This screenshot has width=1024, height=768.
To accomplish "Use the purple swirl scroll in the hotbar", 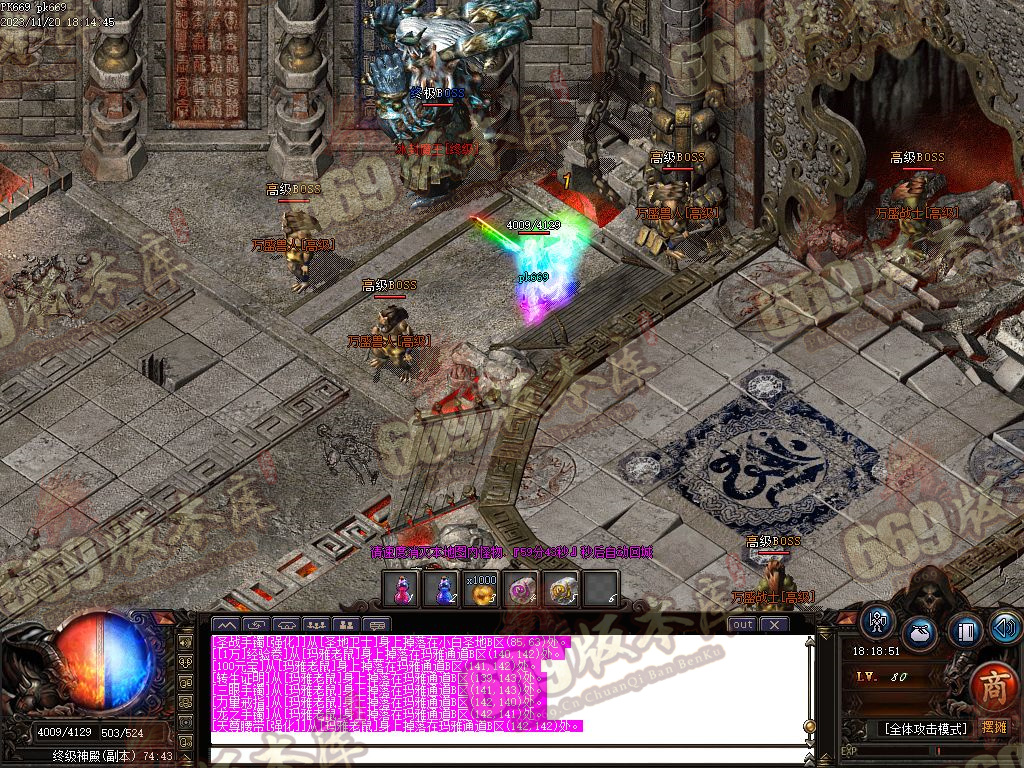I will click(521, 589).
